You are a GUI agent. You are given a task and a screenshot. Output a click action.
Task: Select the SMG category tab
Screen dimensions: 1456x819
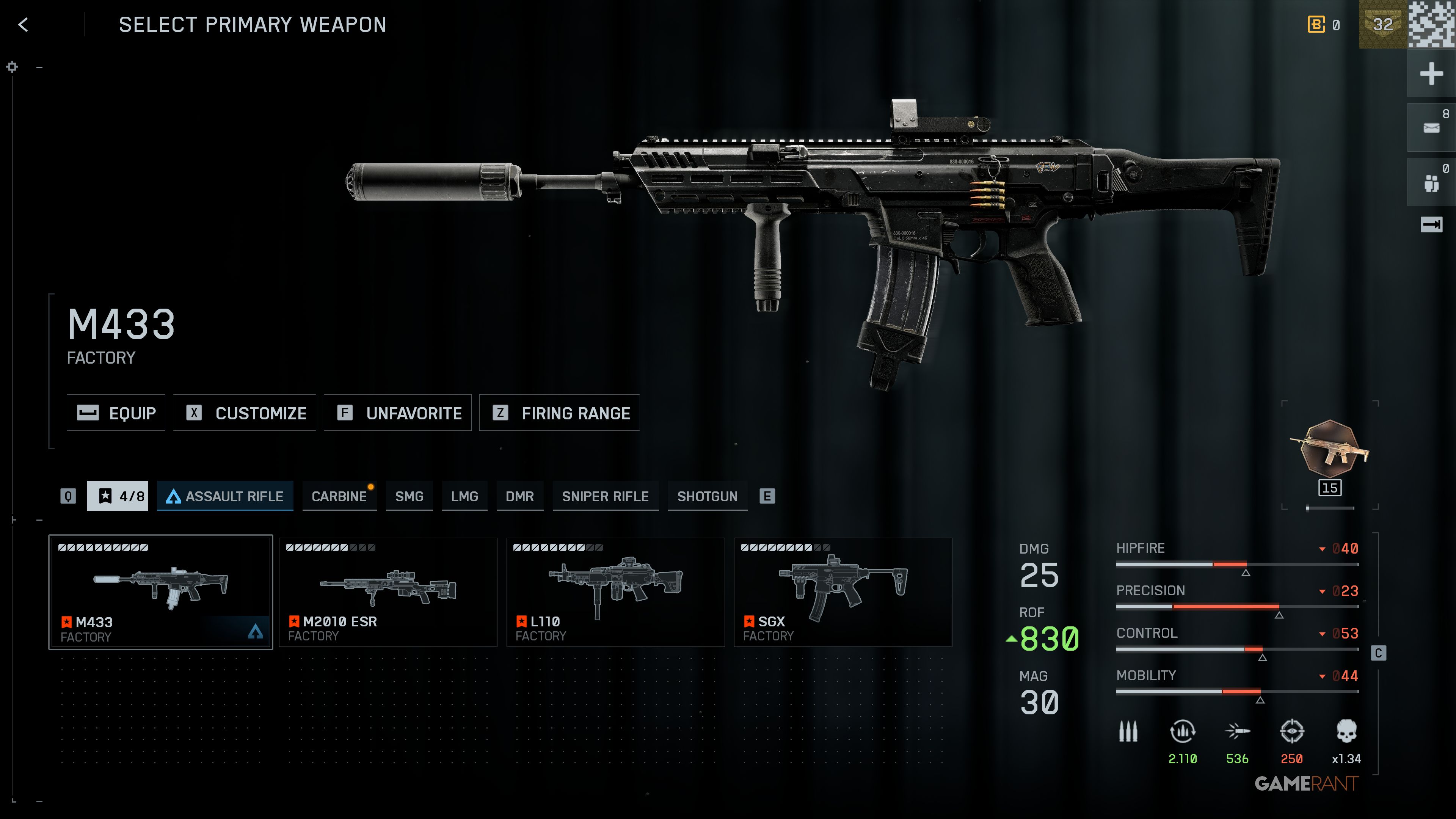[409, 496]
